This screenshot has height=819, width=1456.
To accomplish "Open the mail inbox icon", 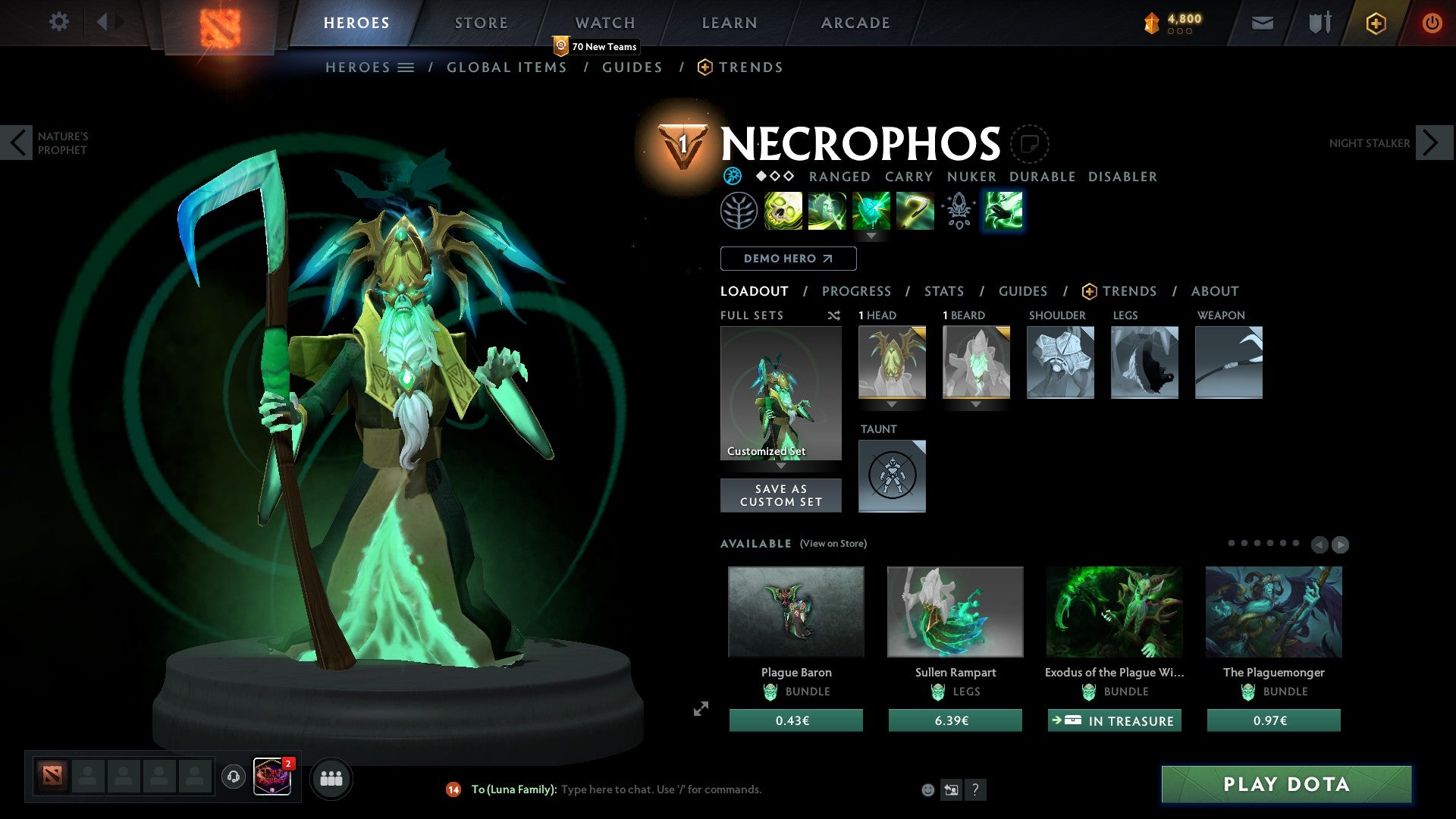I will point(1262,22).
